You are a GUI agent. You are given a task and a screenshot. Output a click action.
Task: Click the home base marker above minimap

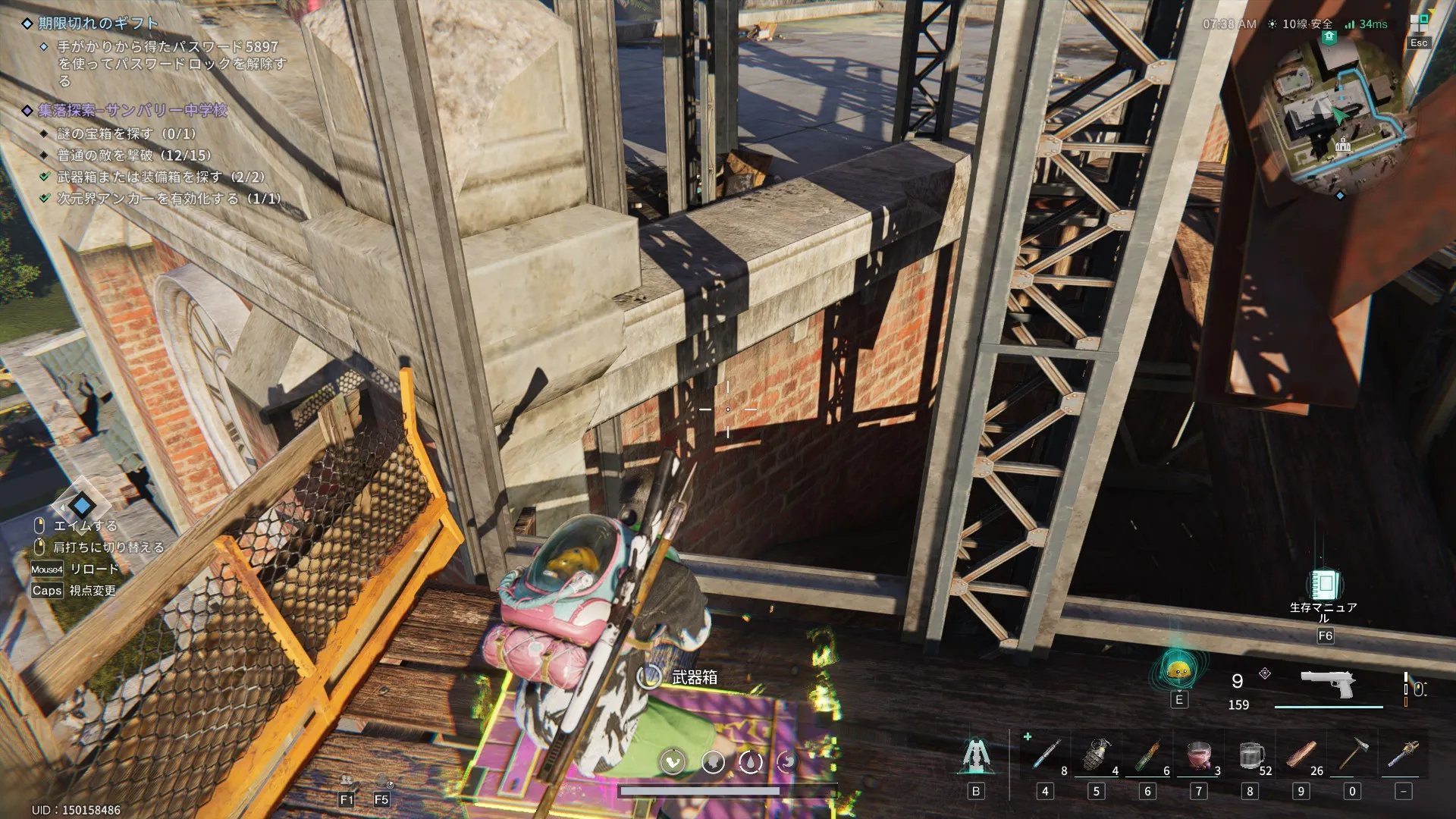tap(1329, 37)
